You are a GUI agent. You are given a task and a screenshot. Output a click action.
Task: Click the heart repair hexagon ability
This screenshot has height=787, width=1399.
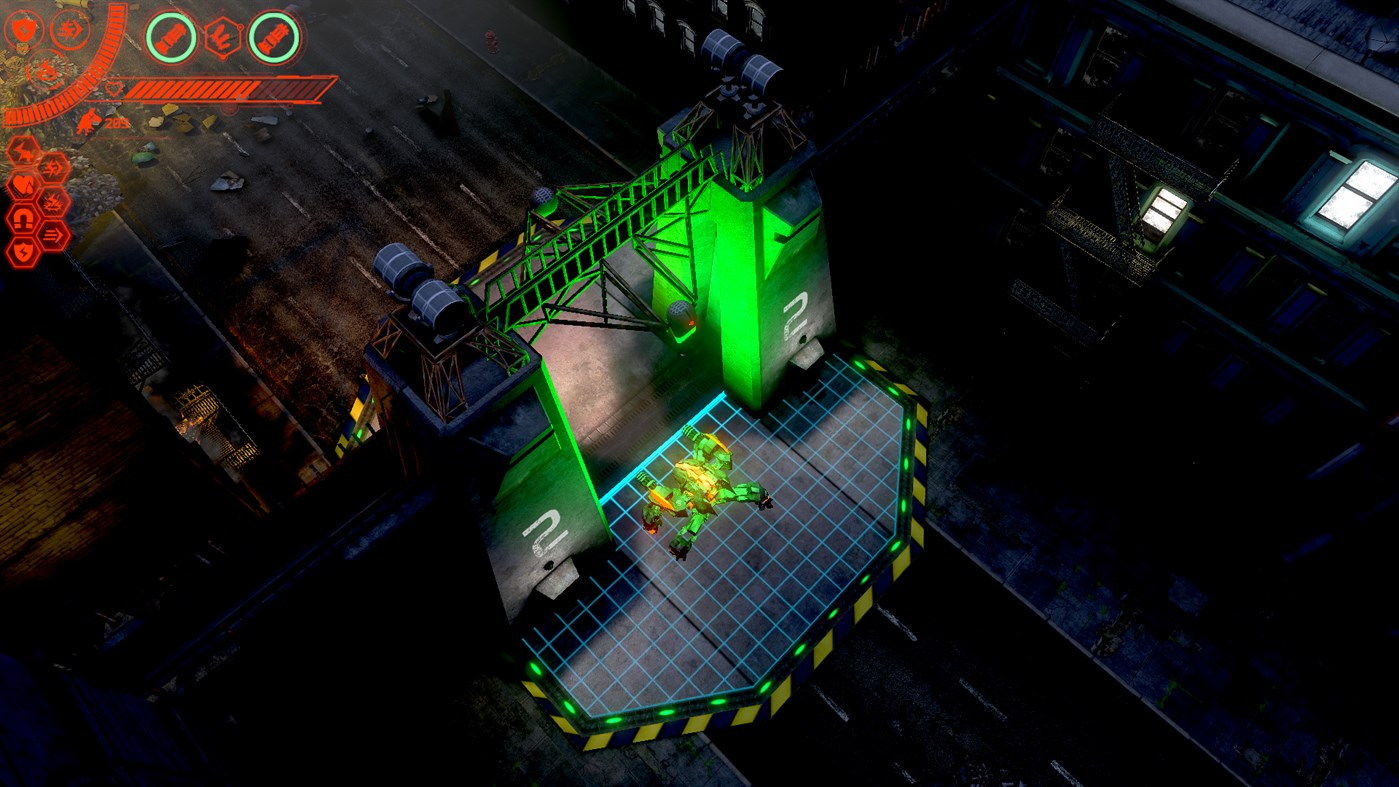22,183
